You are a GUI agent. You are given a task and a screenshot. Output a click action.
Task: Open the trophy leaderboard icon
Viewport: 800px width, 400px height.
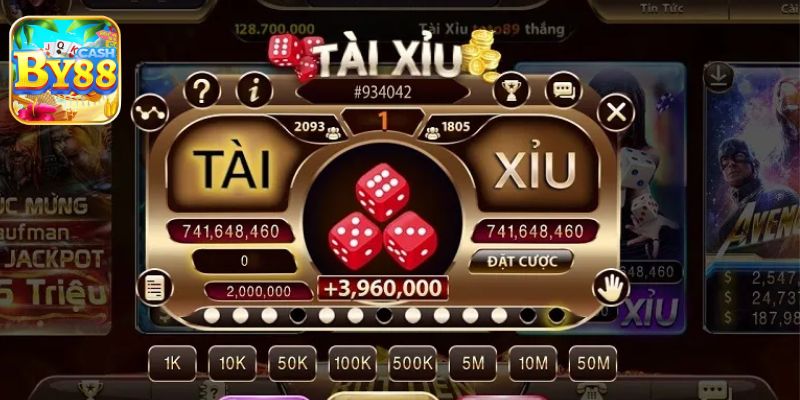coord(510,91)
